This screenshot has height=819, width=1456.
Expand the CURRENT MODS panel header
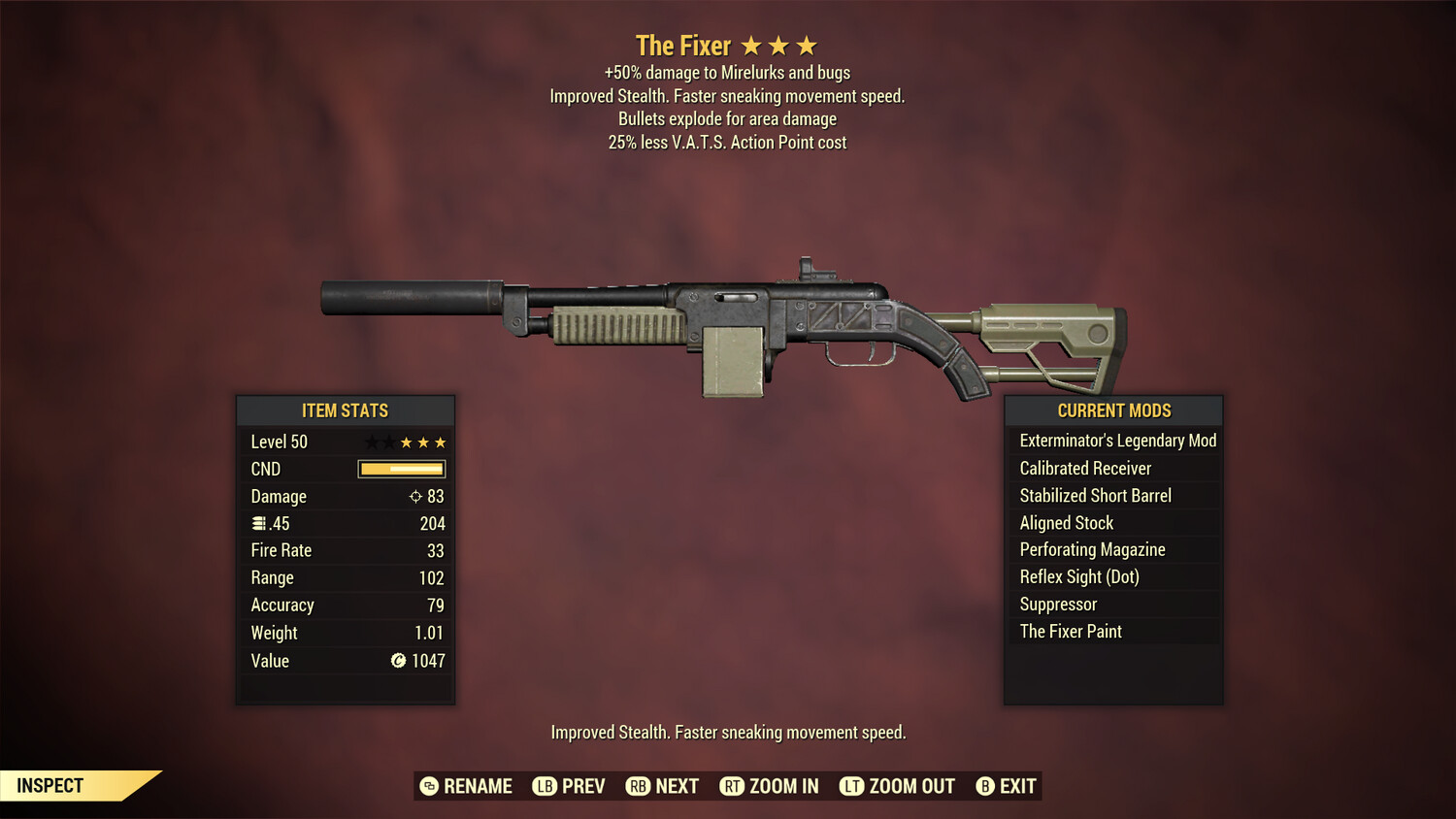click(x=1112, y=410)
